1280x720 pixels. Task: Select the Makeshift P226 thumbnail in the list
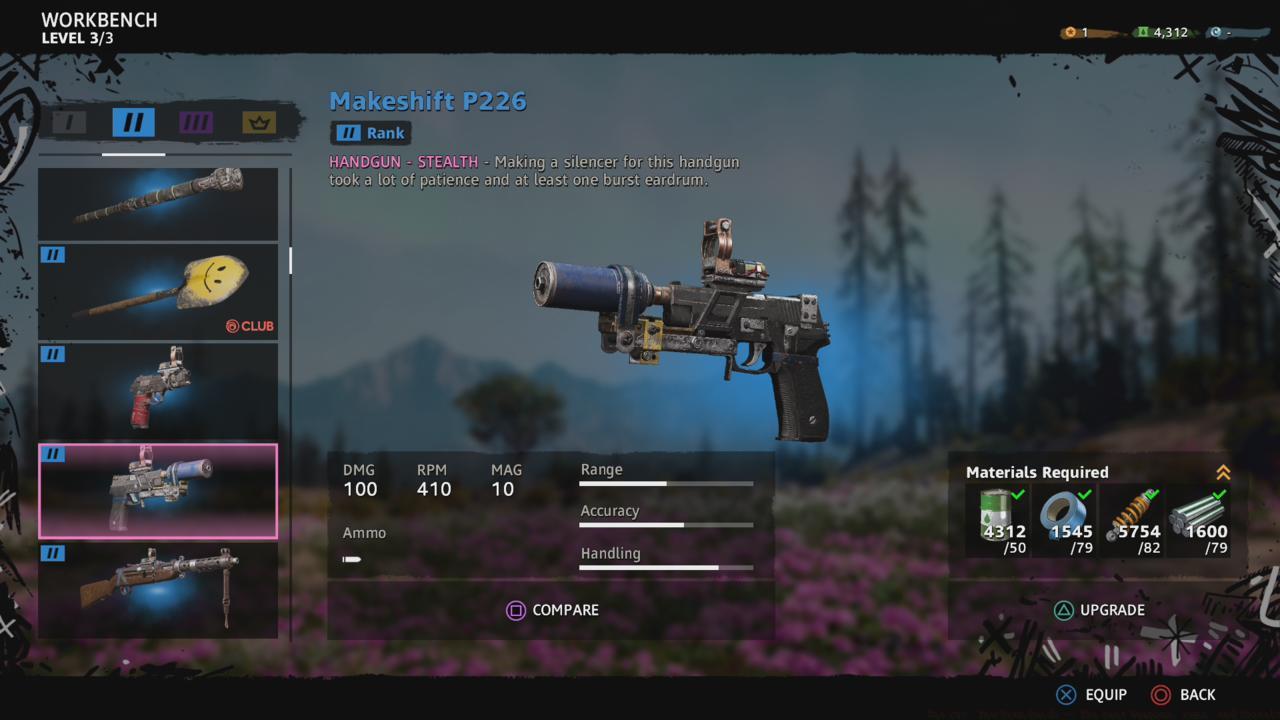[x=158, y=490]
